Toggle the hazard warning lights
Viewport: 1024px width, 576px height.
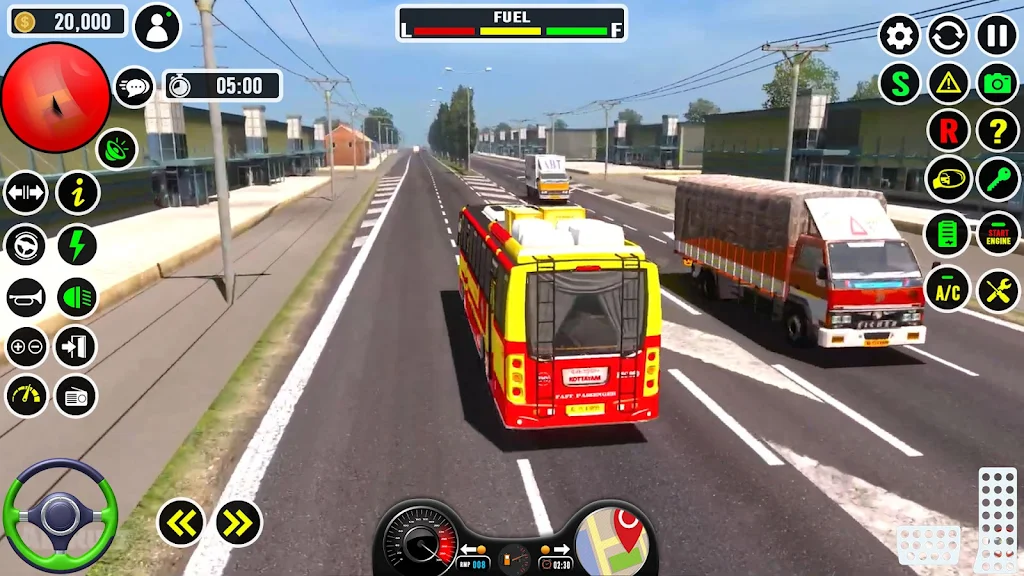pyautogui.click(x=948, y=84)
